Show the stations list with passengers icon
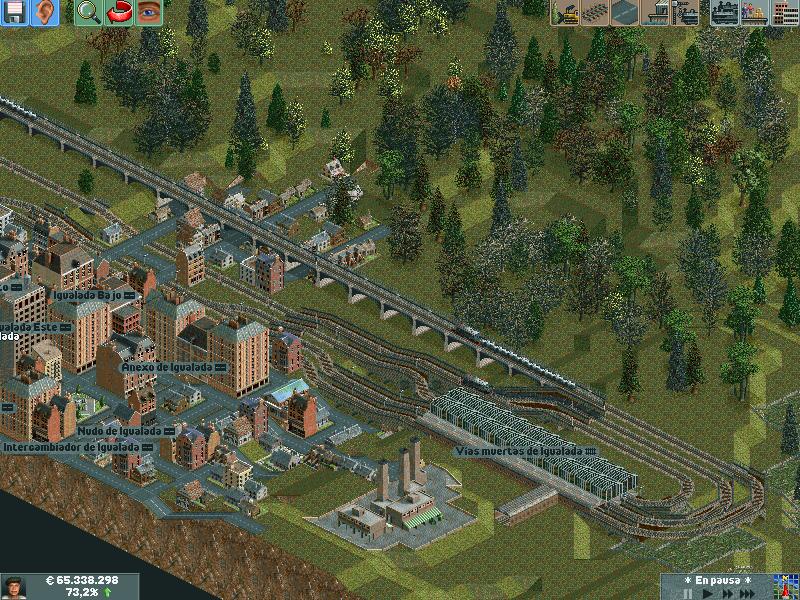Viewport: 800px width, 600px height. coord(752,13)
